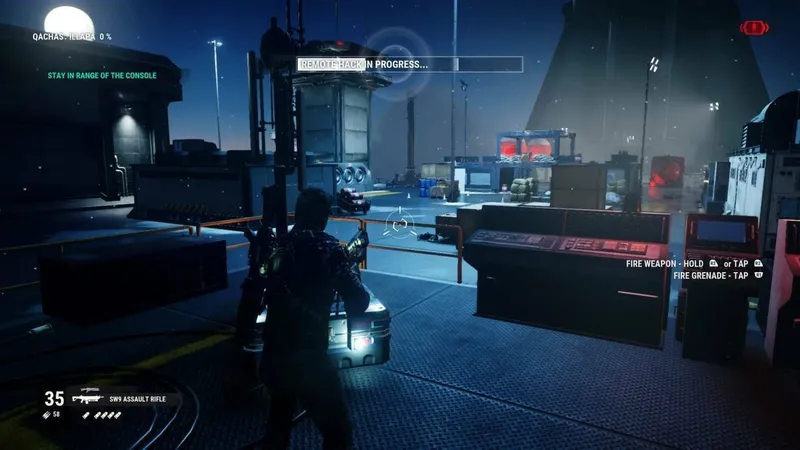Select the "Stay in range of the console" objective

(101, 75)
